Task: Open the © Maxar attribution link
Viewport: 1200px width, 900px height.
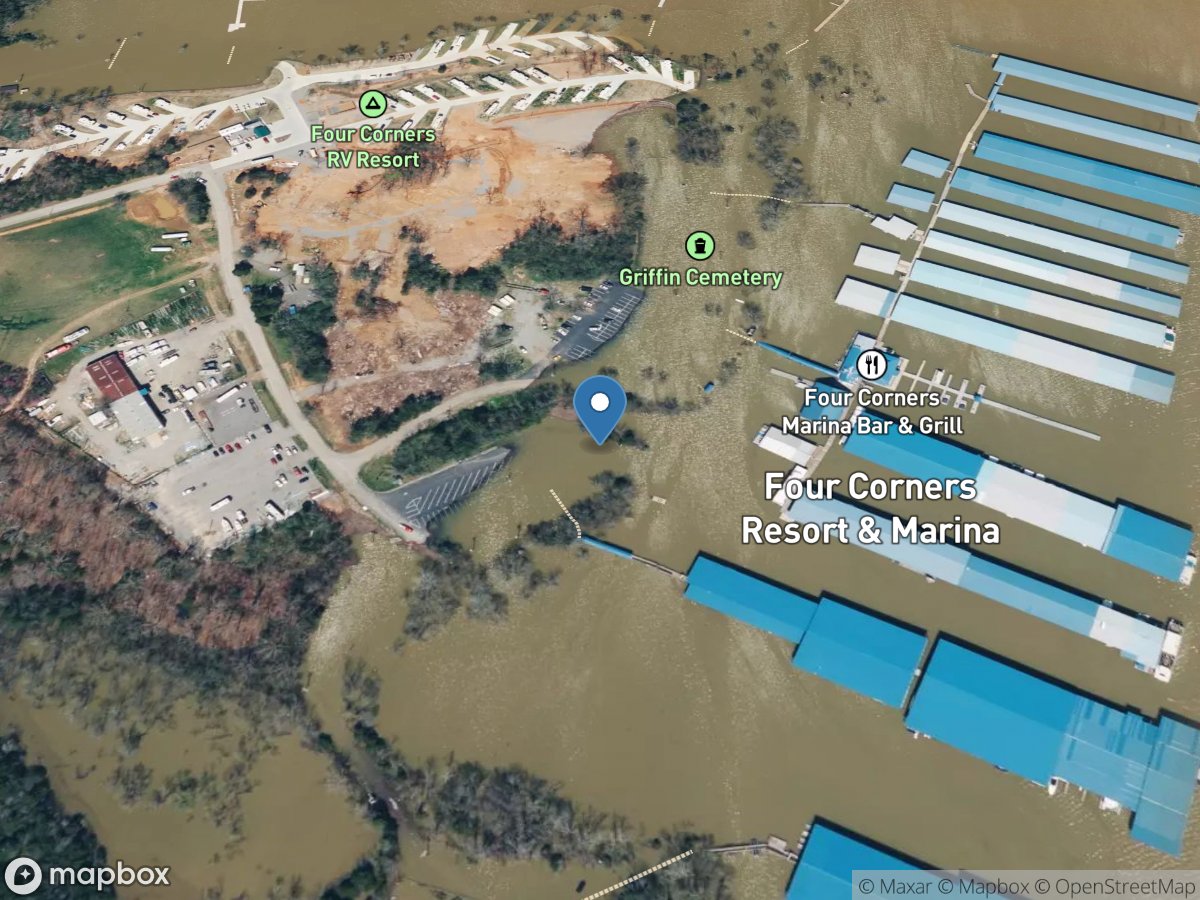Action: coord(892,886)
